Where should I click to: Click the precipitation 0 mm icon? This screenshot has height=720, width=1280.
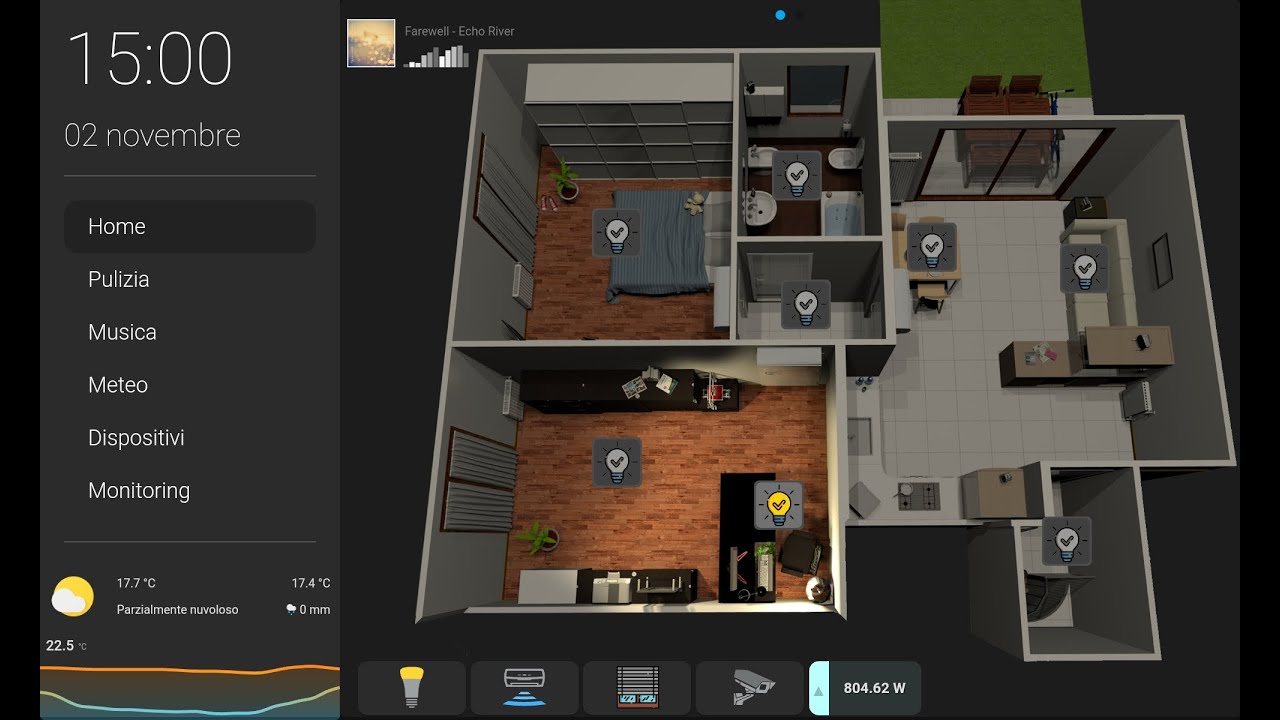pos(290,609)
